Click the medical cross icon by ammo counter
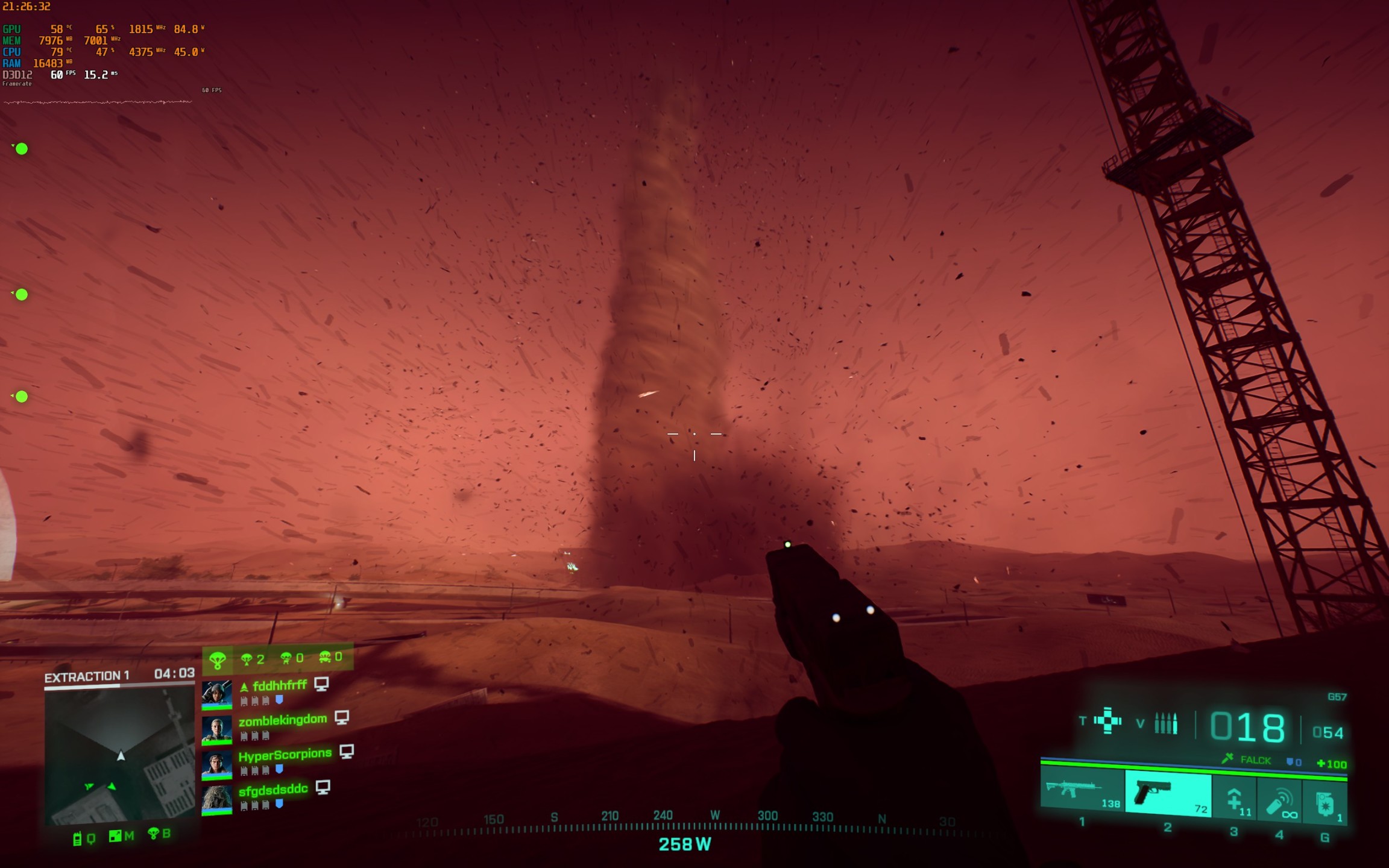 pyautogui.click(x=1107, y=720)
